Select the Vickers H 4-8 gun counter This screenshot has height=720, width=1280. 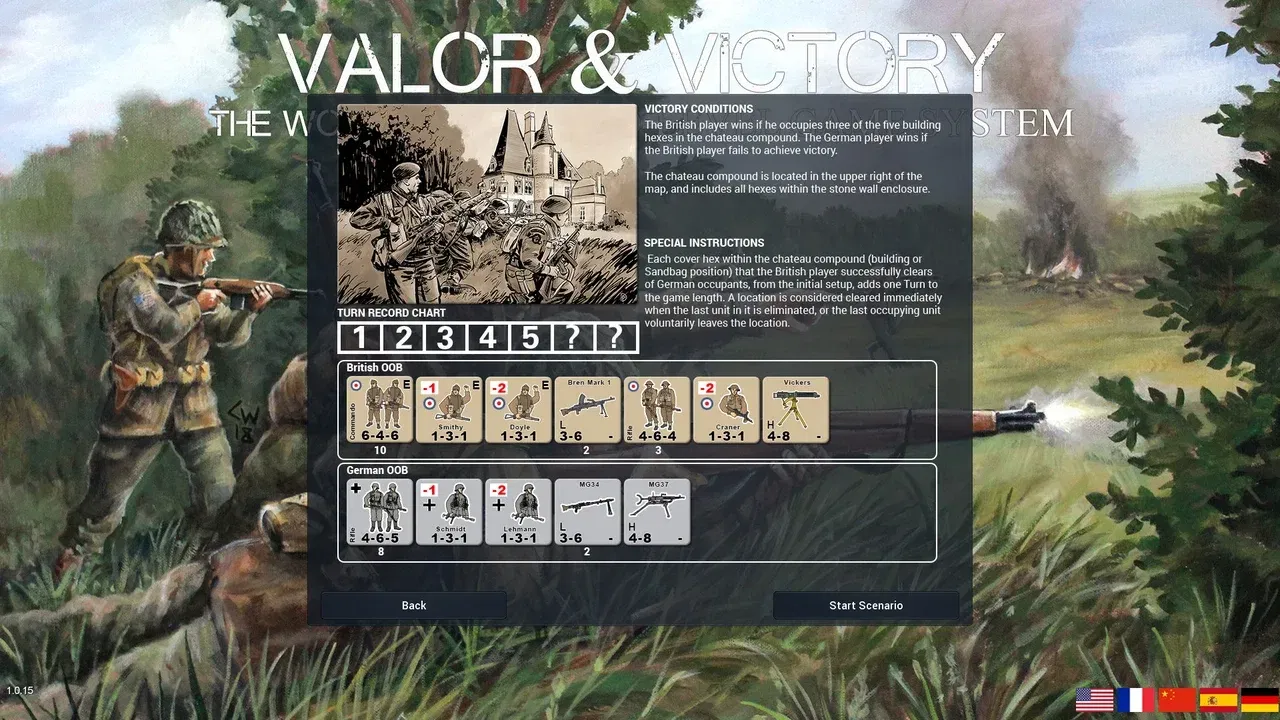795,409
